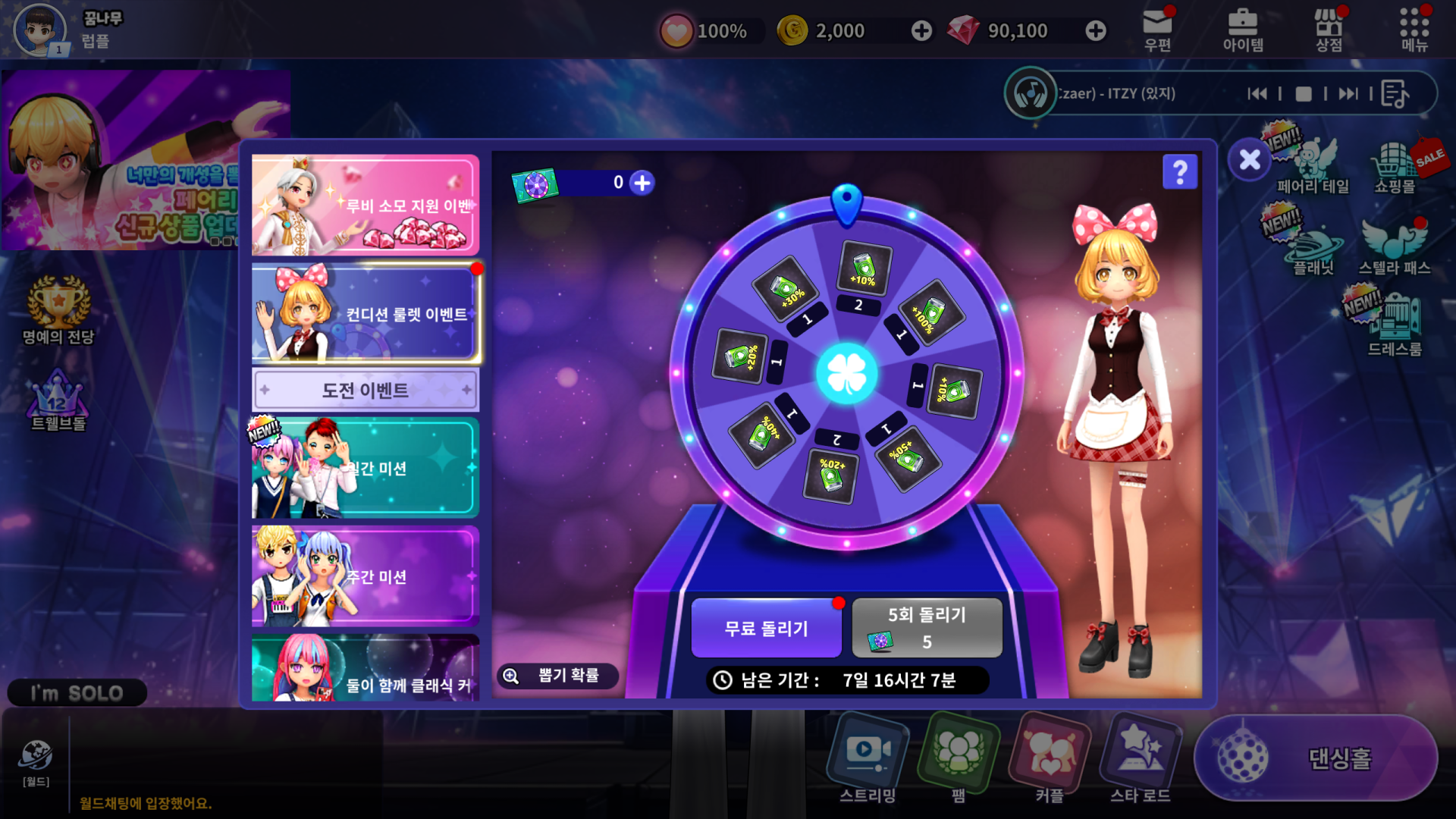Close the event popup window
1456x819 pixels.
[x=1250, y=160]
